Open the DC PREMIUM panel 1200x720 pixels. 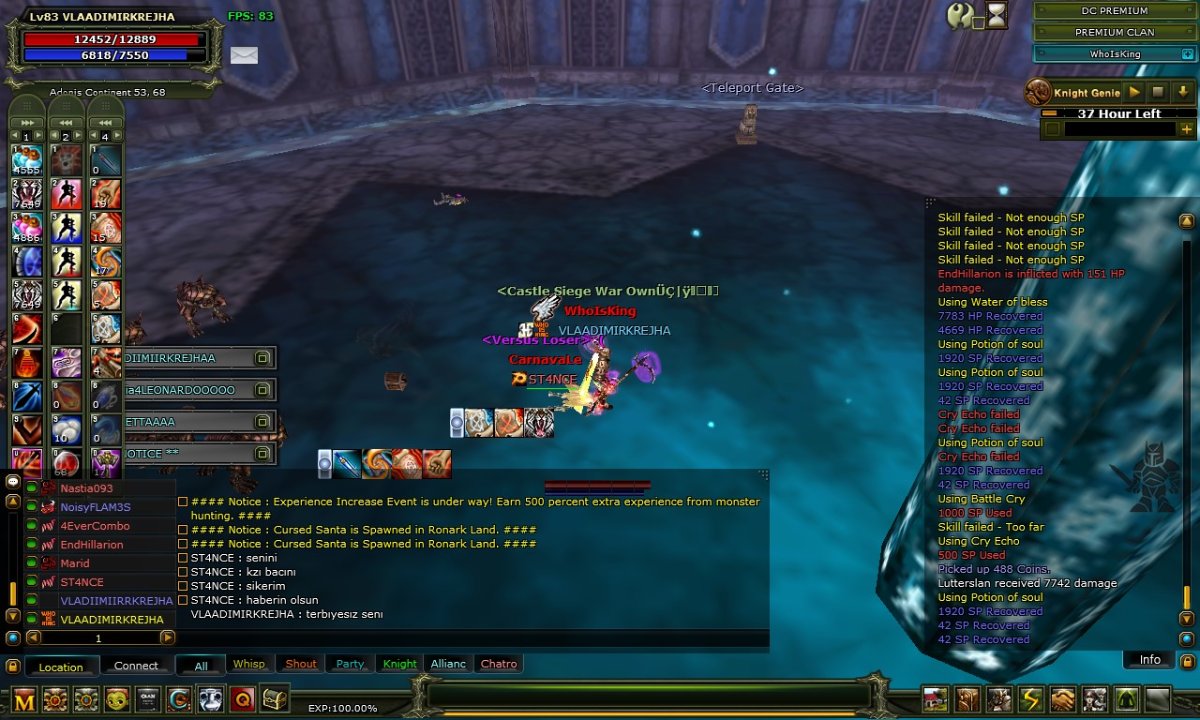point(1114,11)
